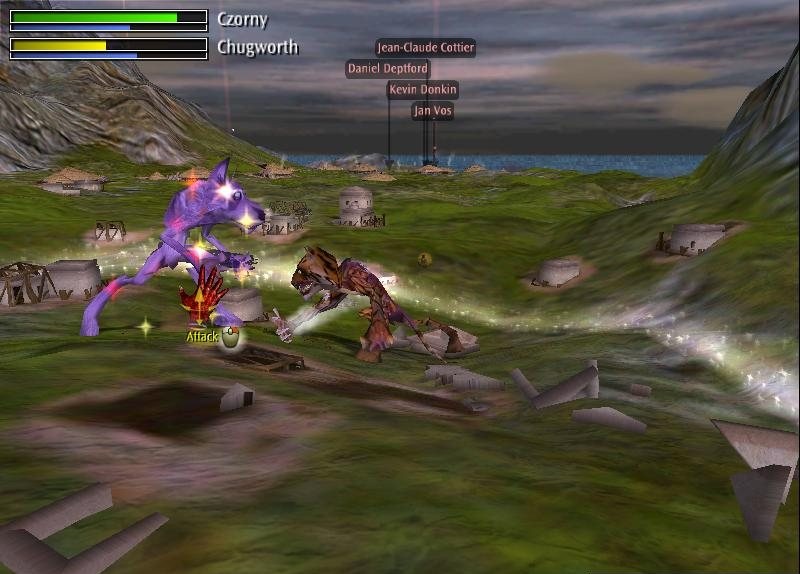800x574 pixels.
Task: Select the Jean-Claude Cottier name tag
Action: (425, 47)
